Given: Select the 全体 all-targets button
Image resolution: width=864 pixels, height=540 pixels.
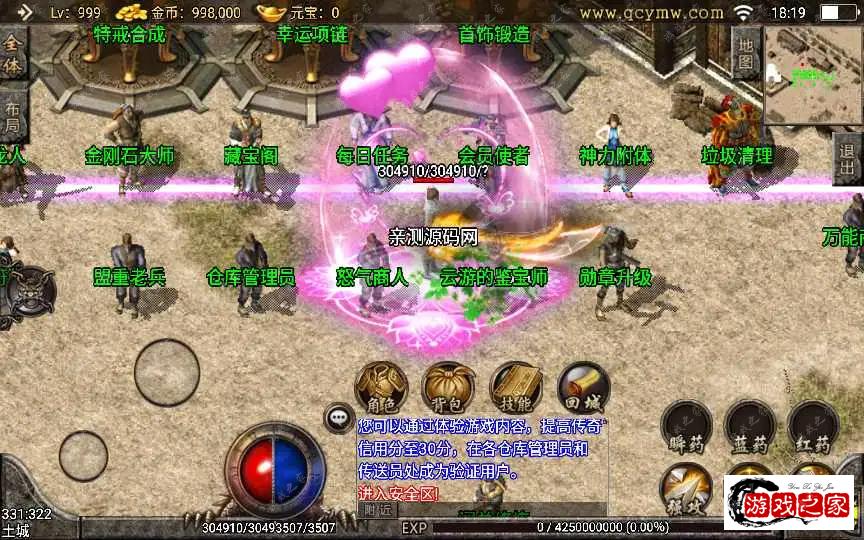Looking at the screenshot, I should pyautogui.click(x=13, y=53).
